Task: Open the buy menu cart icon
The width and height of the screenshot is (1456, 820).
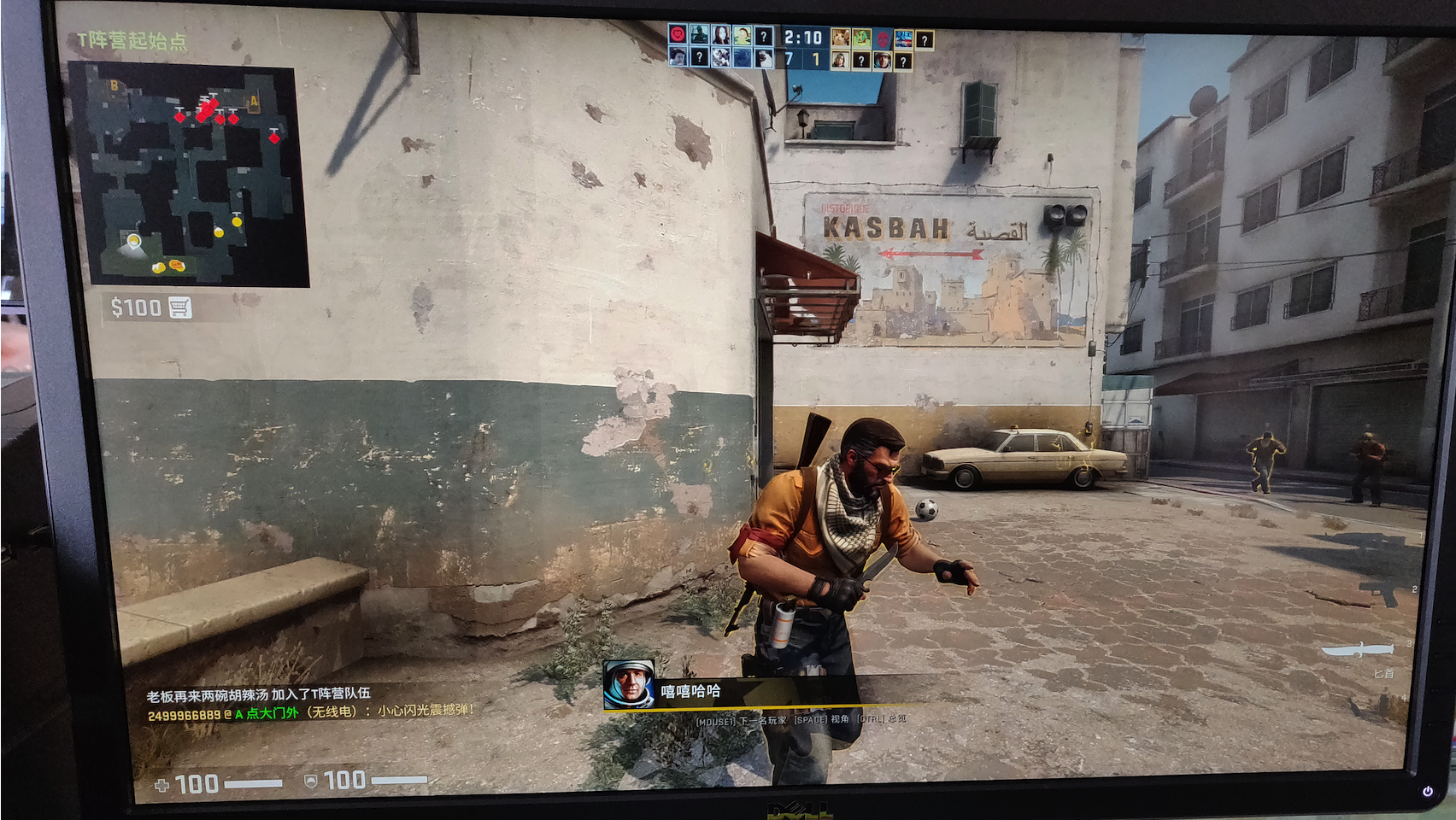Action: pyautogui.click(x=179, y=307)
